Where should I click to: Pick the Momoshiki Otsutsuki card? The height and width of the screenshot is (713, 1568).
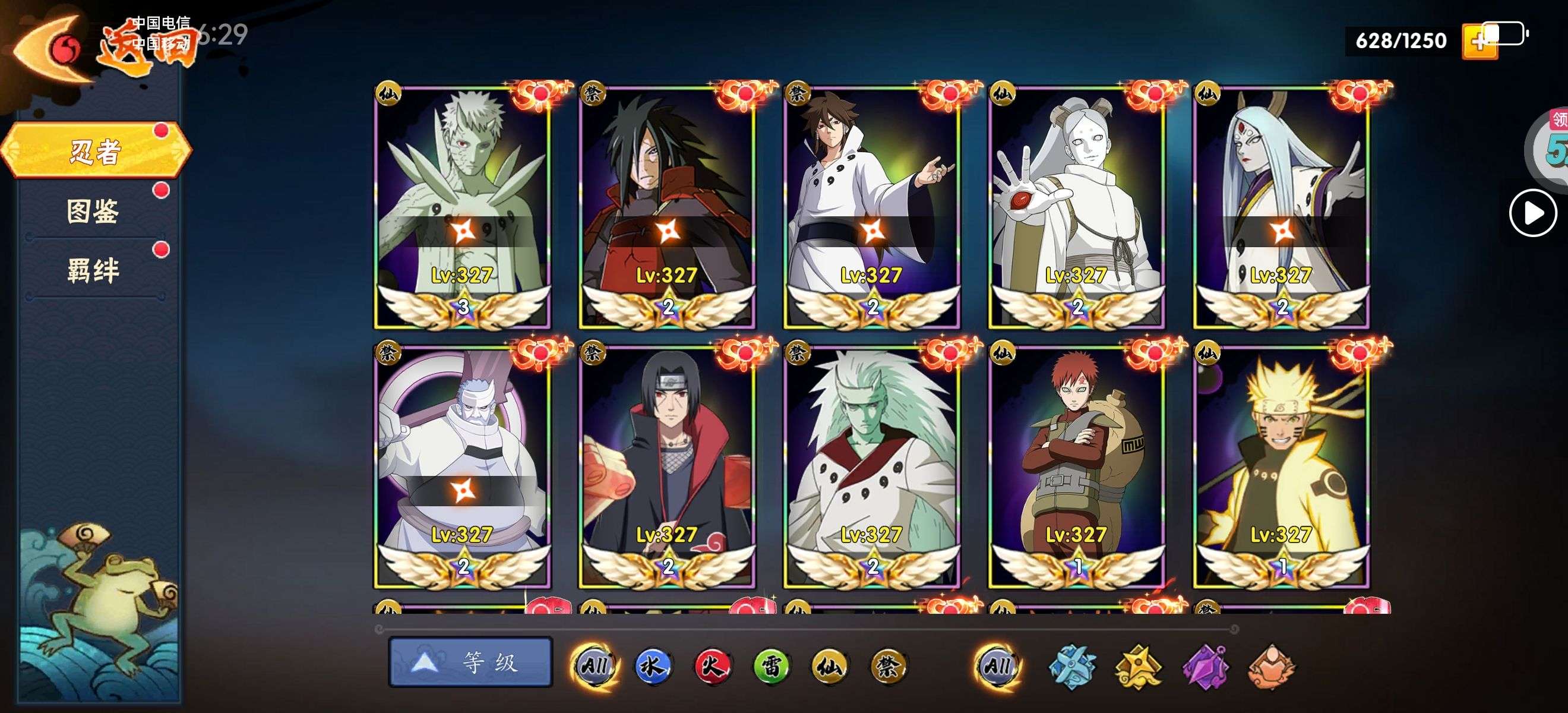coord(1077,207)
